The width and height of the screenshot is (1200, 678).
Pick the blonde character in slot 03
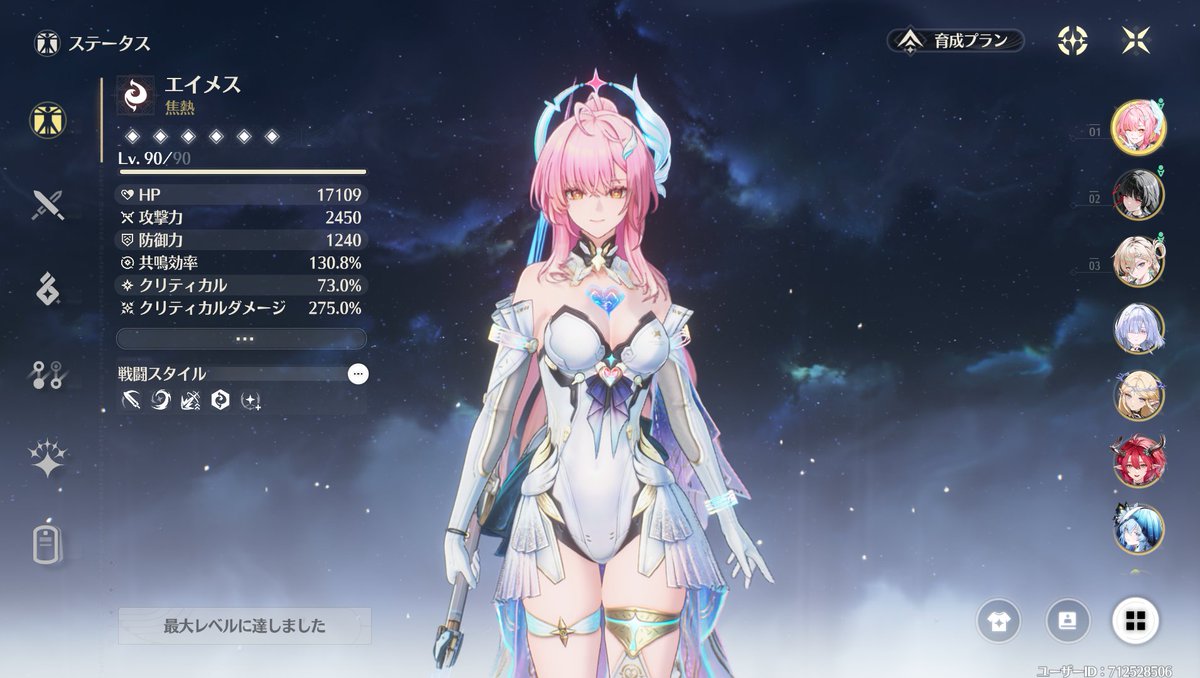pyautogui.click(x=1138, y=262)
